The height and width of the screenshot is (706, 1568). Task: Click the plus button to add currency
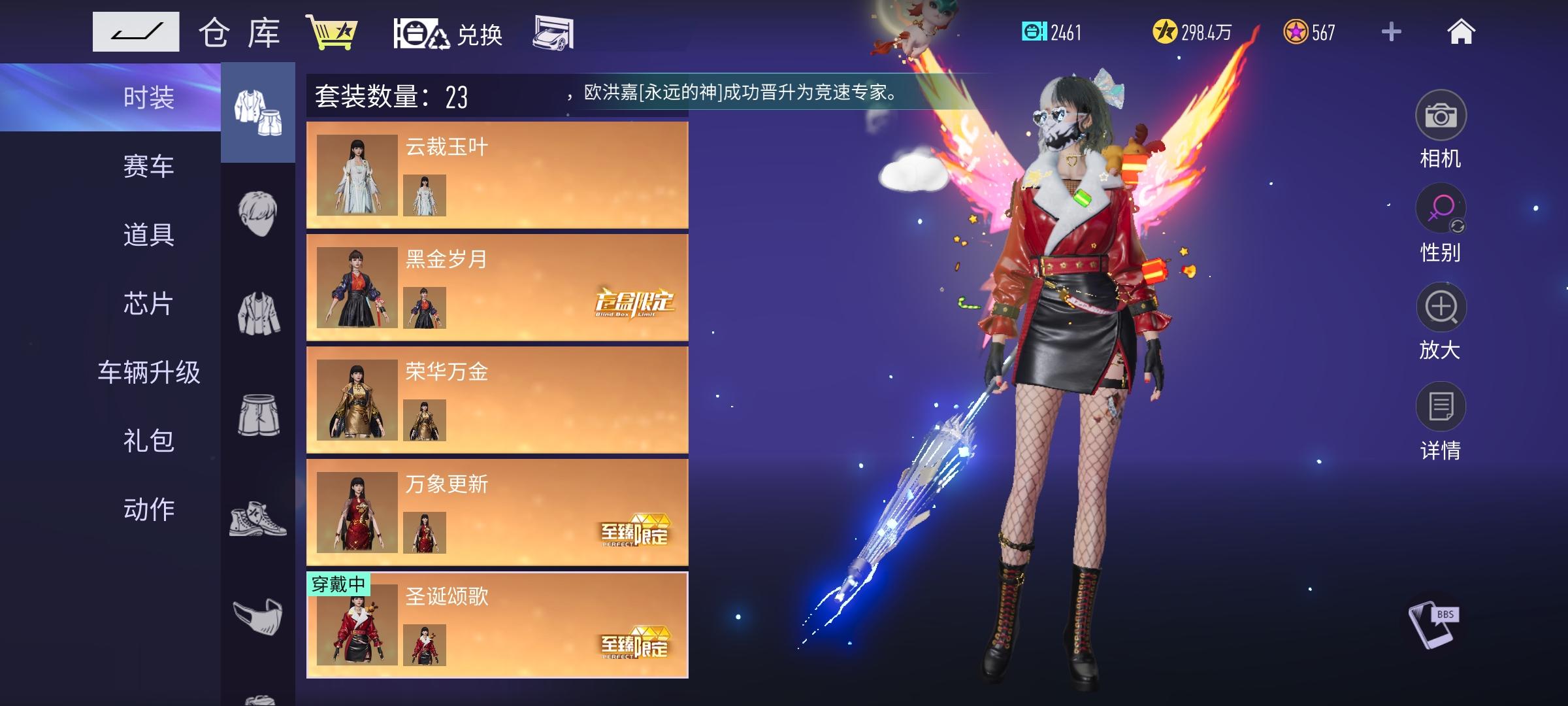(1391, 31)
